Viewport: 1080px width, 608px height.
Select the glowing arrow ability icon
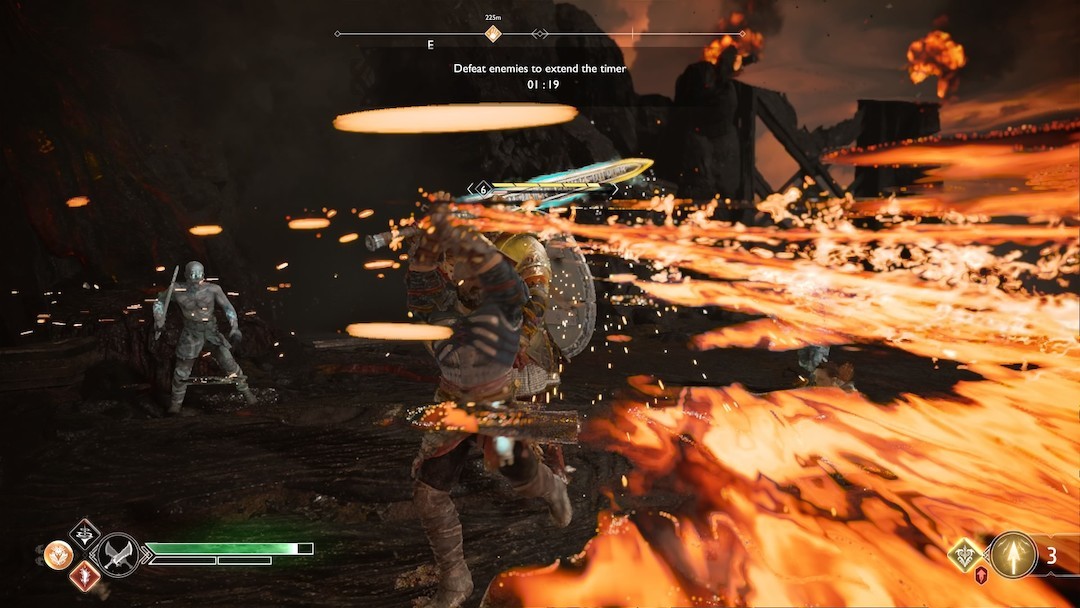pos(1012,555)
